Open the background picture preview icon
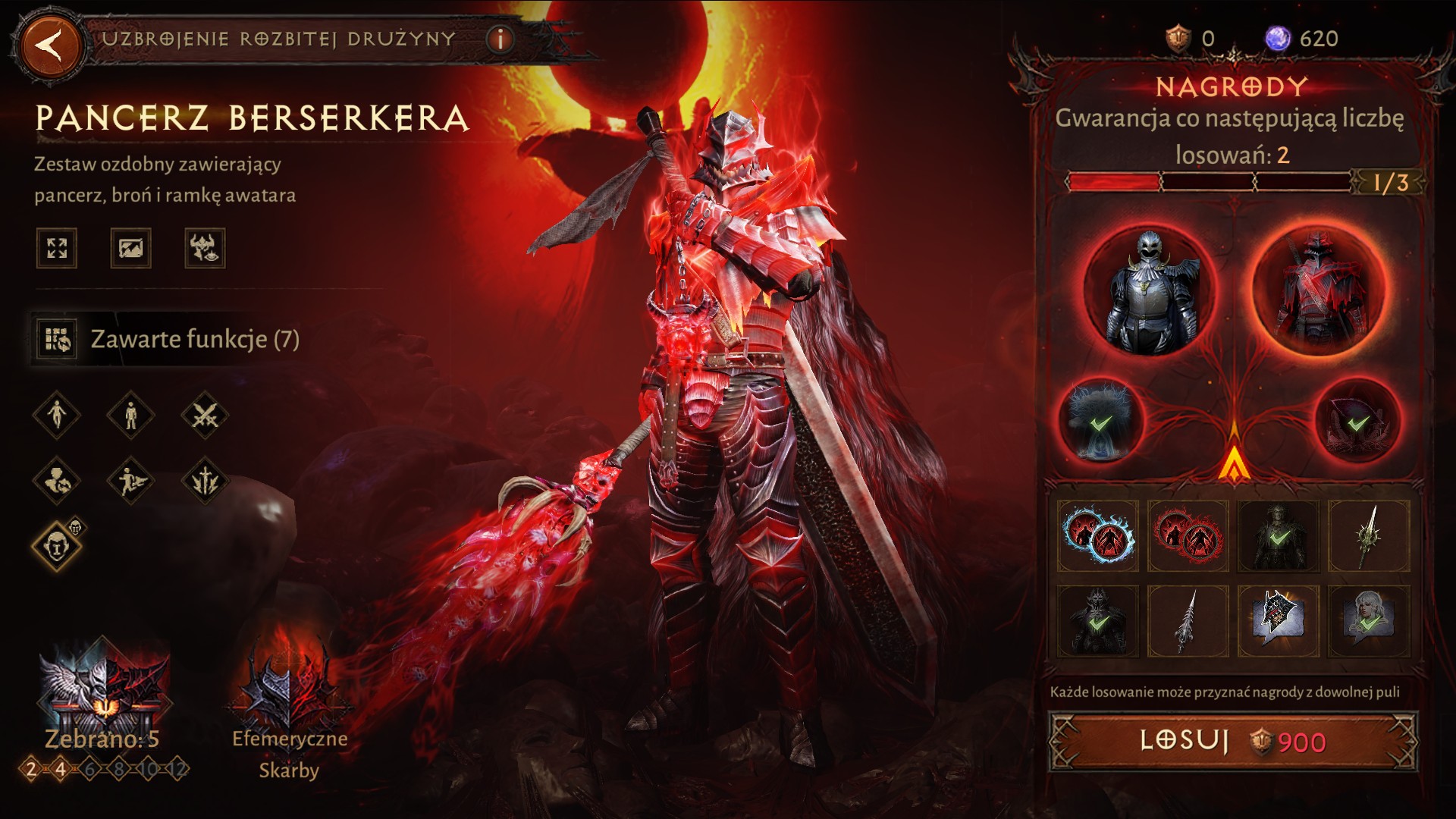The width and height of the screenshot is (1456, 819). point(130,248)
